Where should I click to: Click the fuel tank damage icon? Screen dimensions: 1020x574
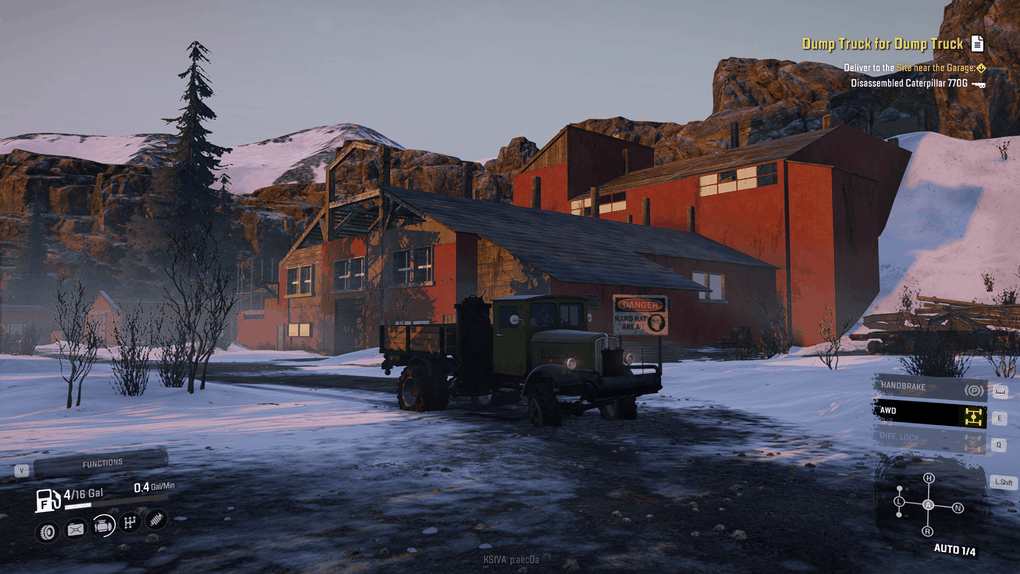tap(75, 530)
